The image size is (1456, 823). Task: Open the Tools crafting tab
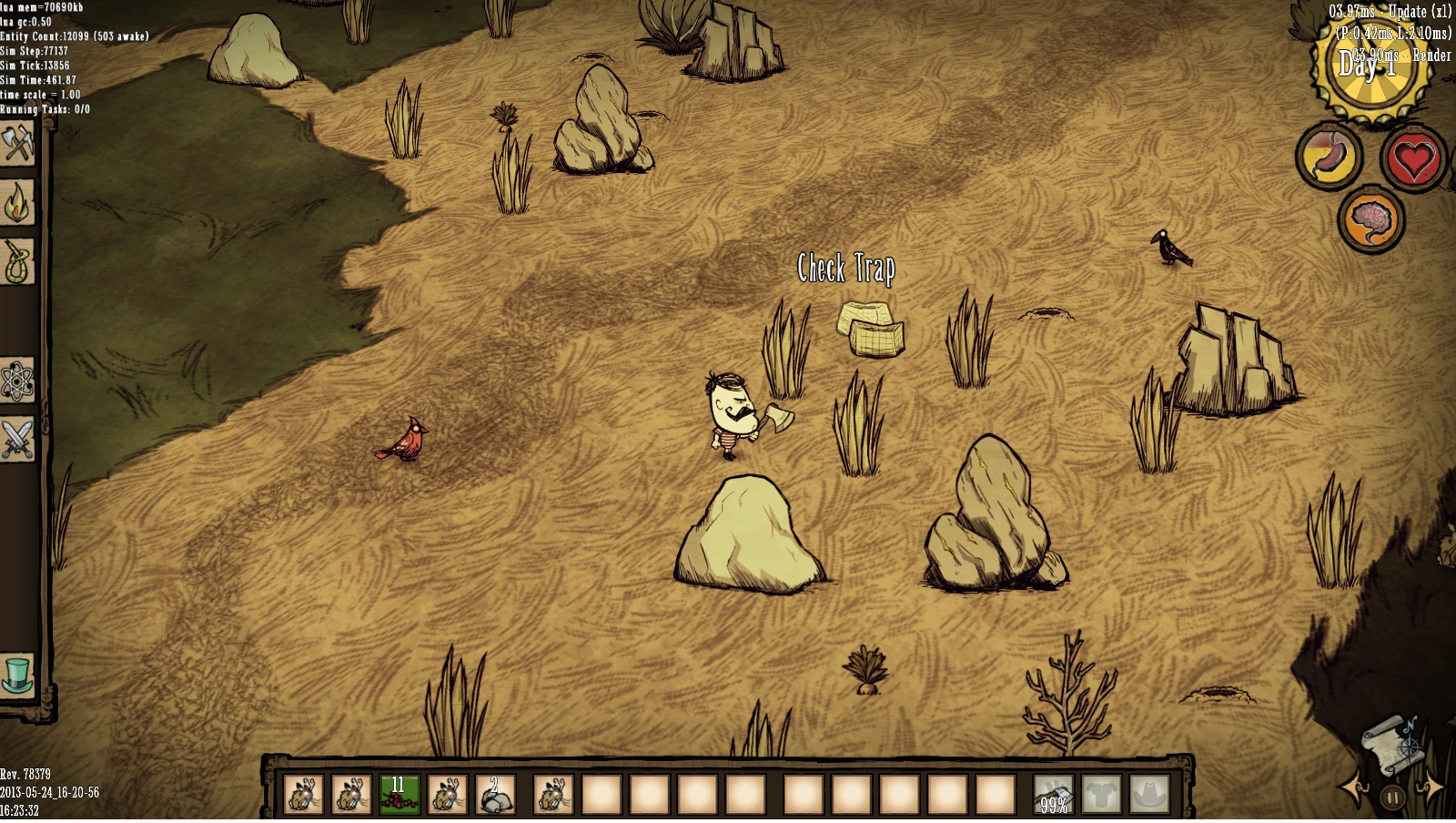(16, 144)
